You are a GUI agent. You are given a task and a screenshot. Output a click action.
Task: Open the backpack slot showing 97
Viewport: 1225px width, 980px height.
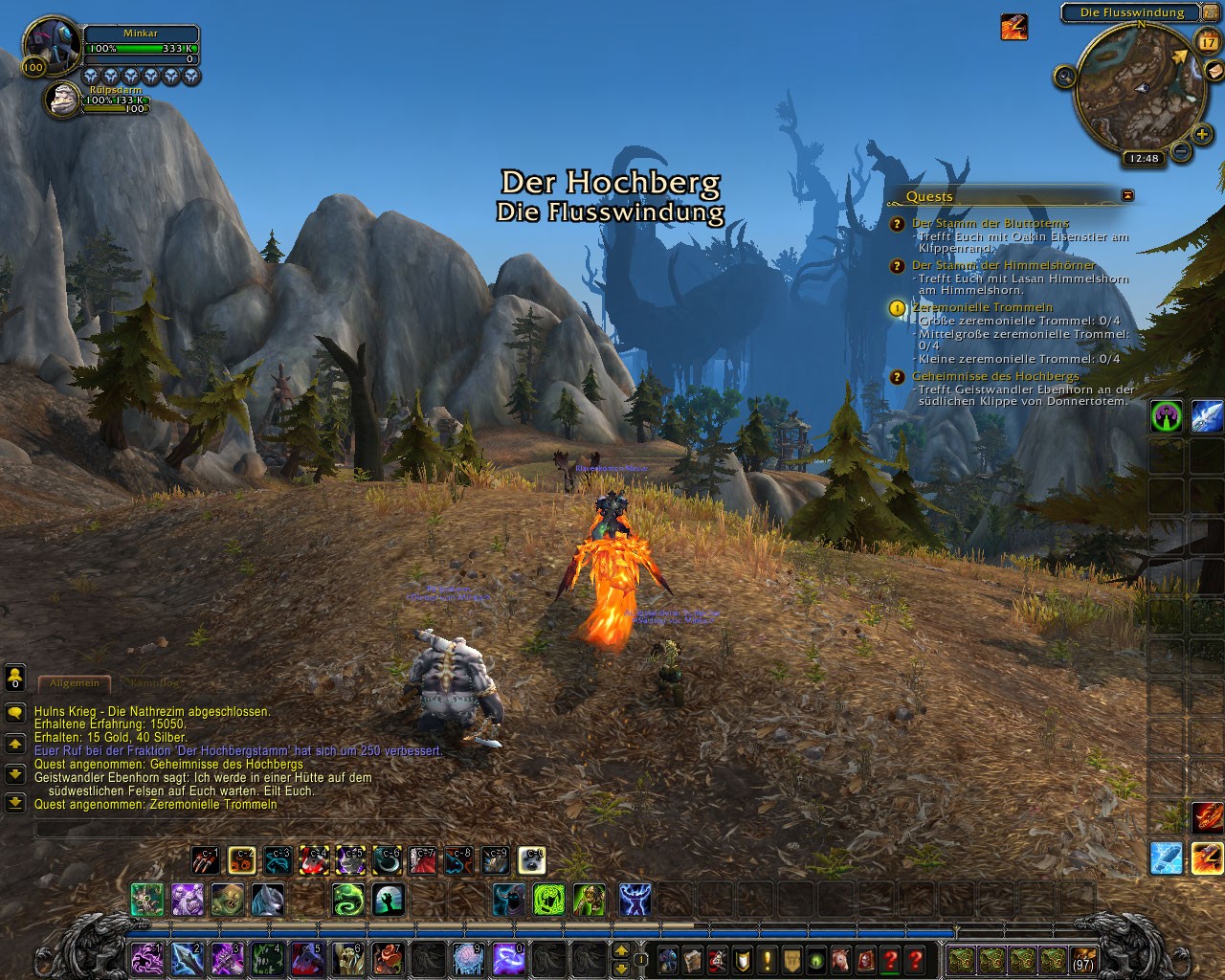click(x=1083, y=959)
